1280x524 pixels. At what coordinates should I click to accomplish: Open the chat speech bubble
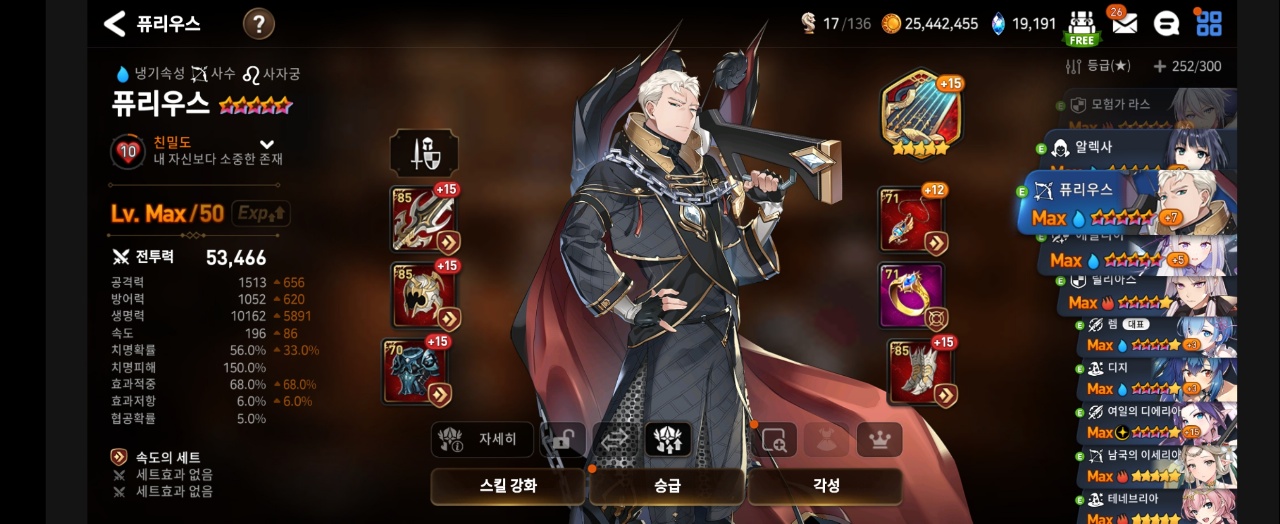[1166, 24]
